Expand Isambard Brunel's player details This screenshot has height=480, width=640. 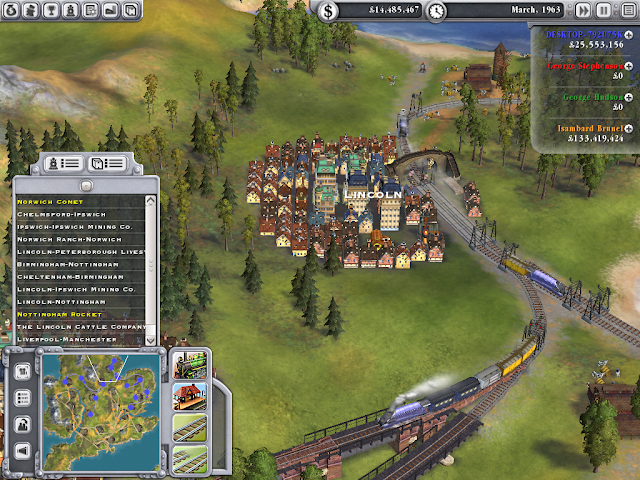pos(630,129)
